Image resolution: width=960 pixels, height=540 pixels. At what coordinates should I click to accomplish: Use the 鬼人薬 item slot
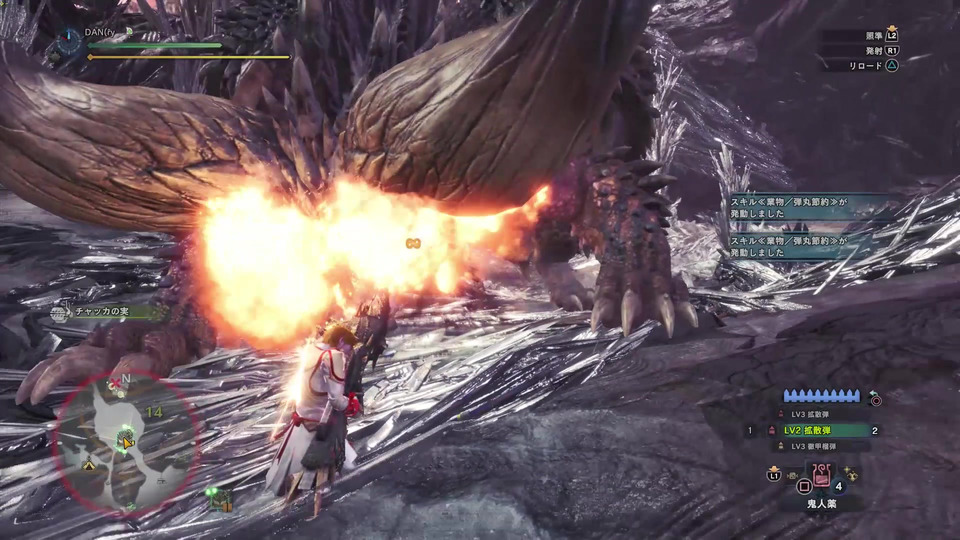[x=824, y=477]
